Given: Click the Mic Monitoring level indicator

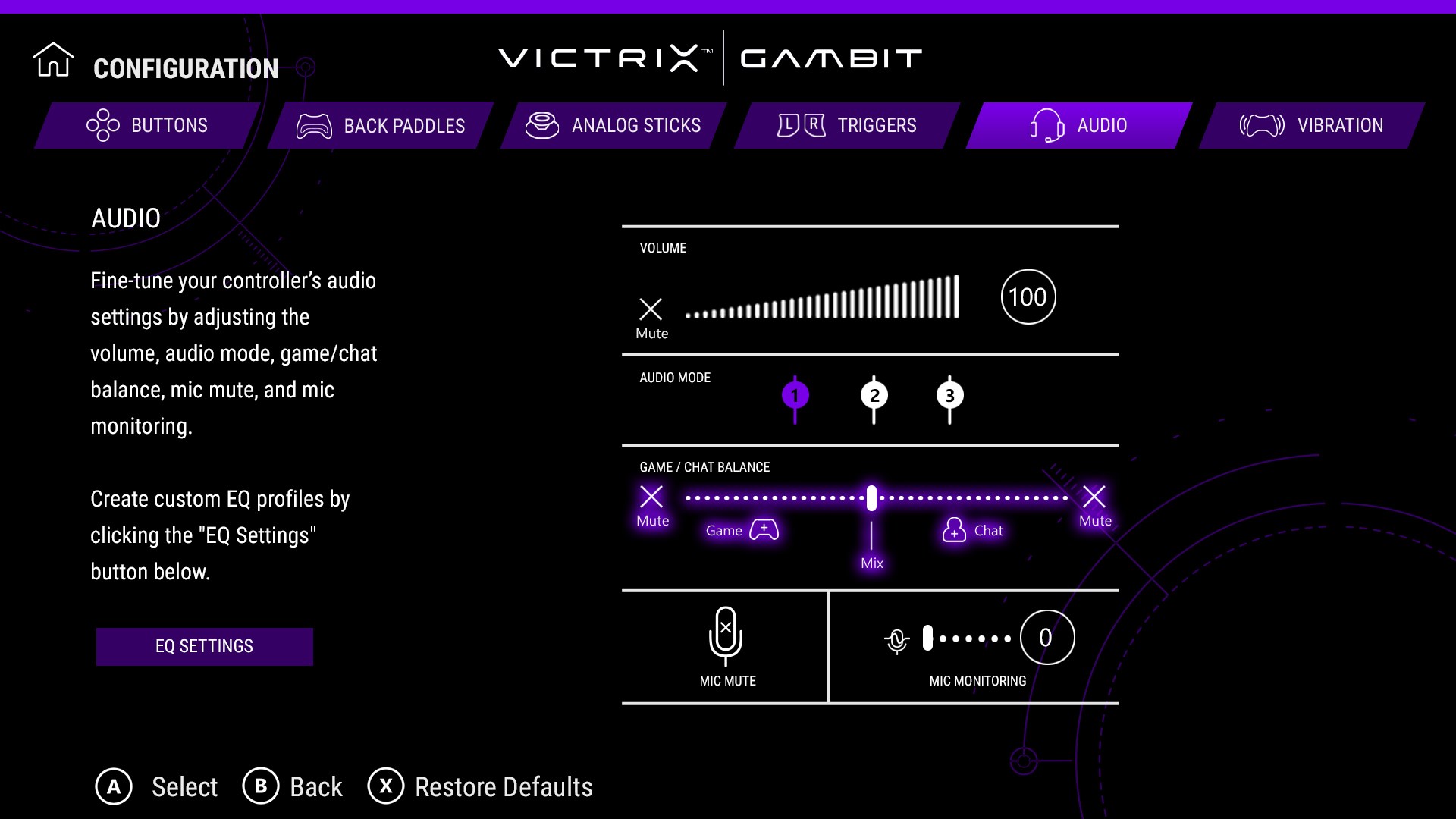Looking at the screenshot, I should pos(1046,637).
